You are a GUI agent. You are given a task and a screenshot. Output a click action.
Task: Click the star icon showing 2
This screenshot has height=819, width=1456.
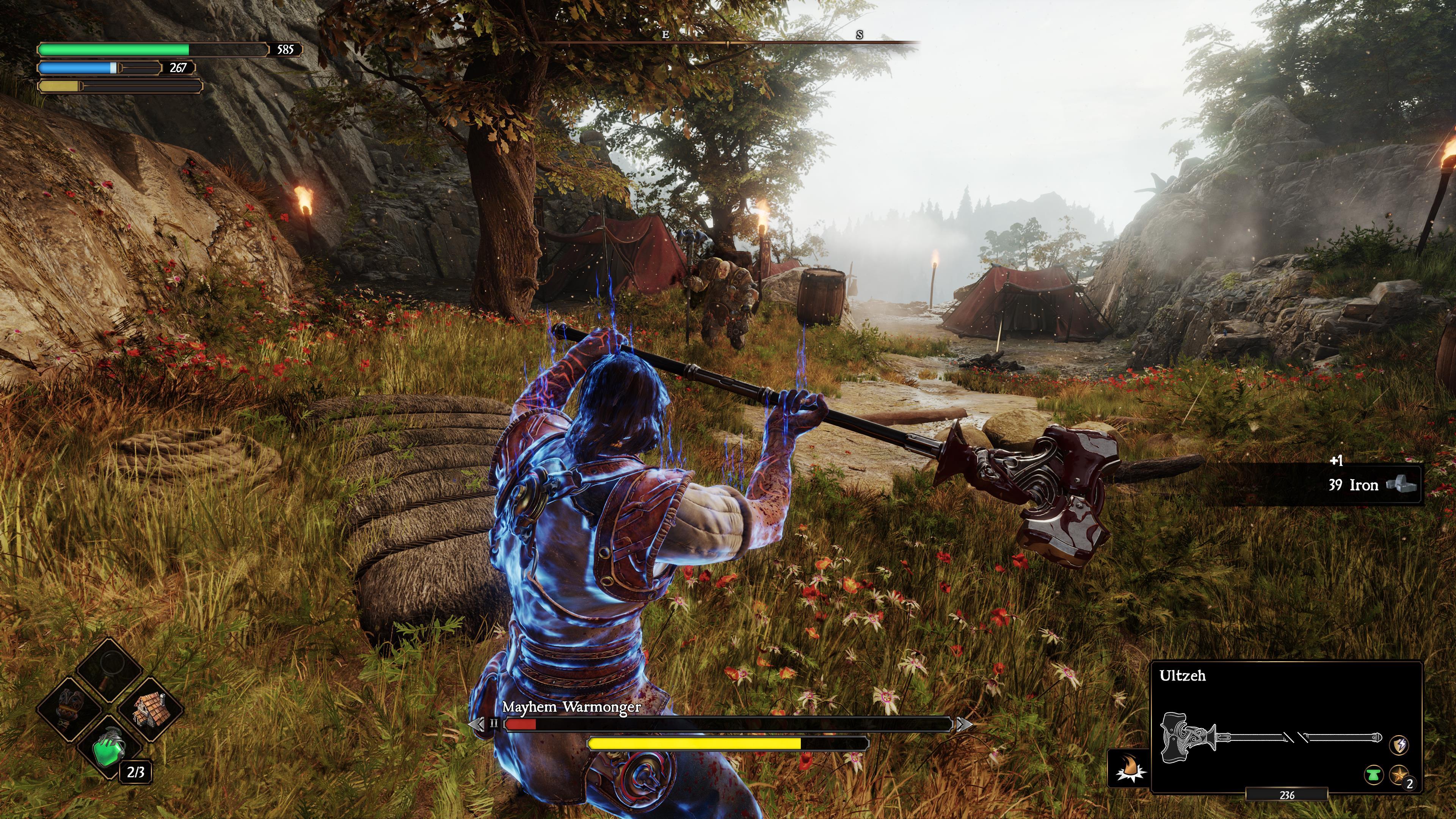pos(1400,775)
